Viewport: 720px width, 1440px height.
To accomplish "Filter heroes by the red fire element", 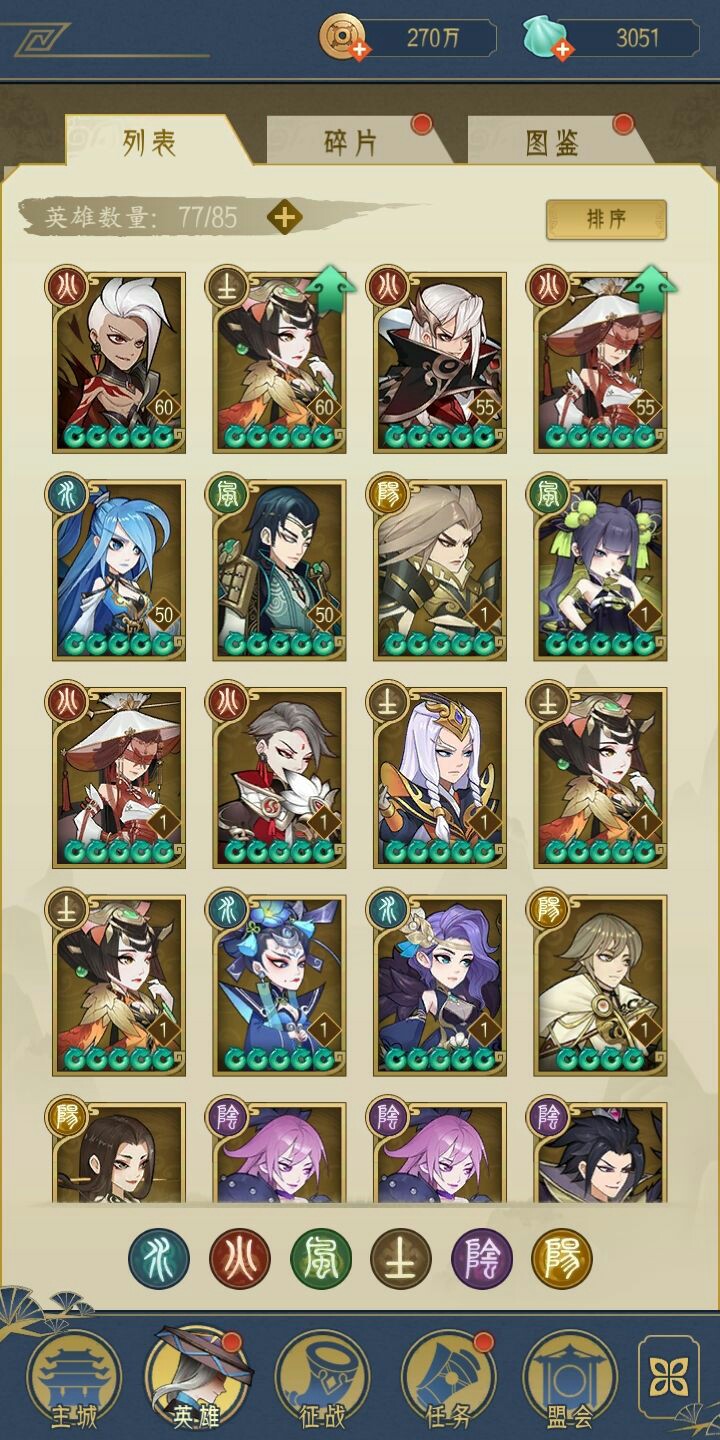I will click(240, 1258).
